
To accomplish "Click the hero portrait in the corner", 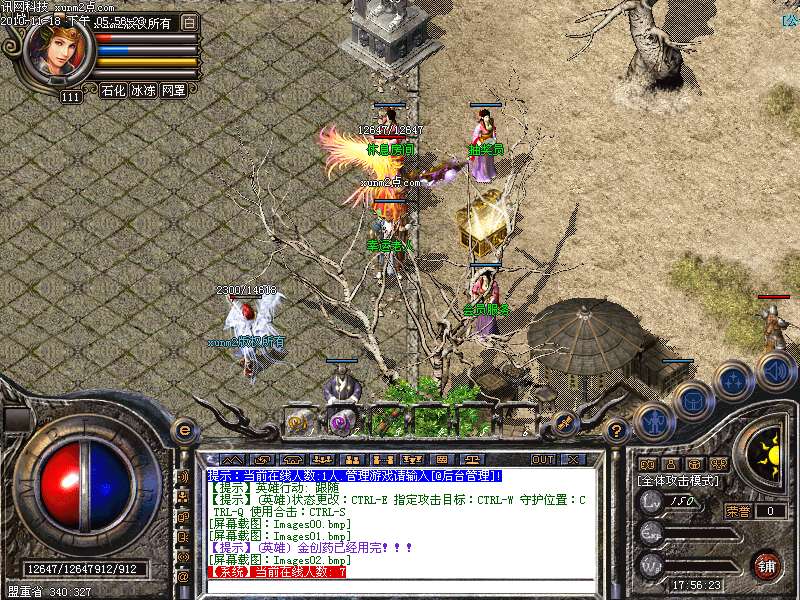I will [57, 53].
